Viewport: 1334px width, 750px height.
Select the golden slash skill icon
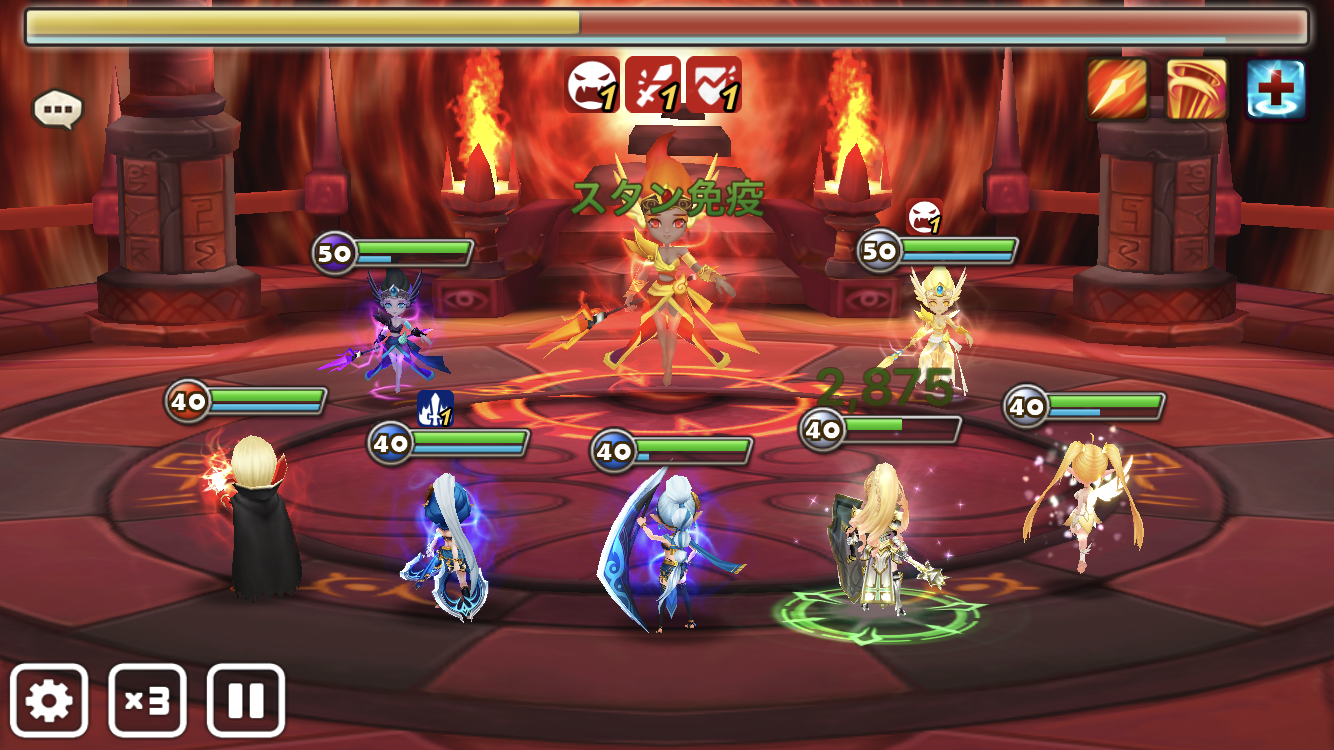[1197, 89]
